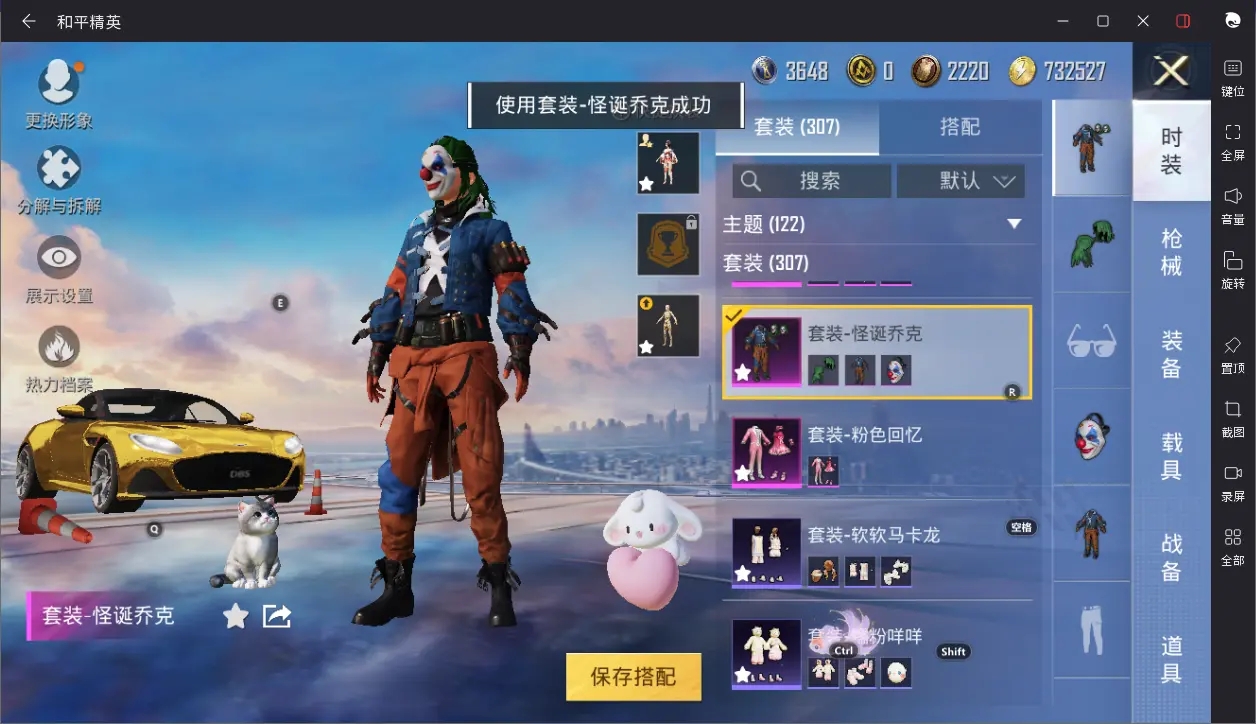The width and height of the screenshot is (1256, 724).
Task: Open 热力档案 flame icon
Action: [59, 348]
